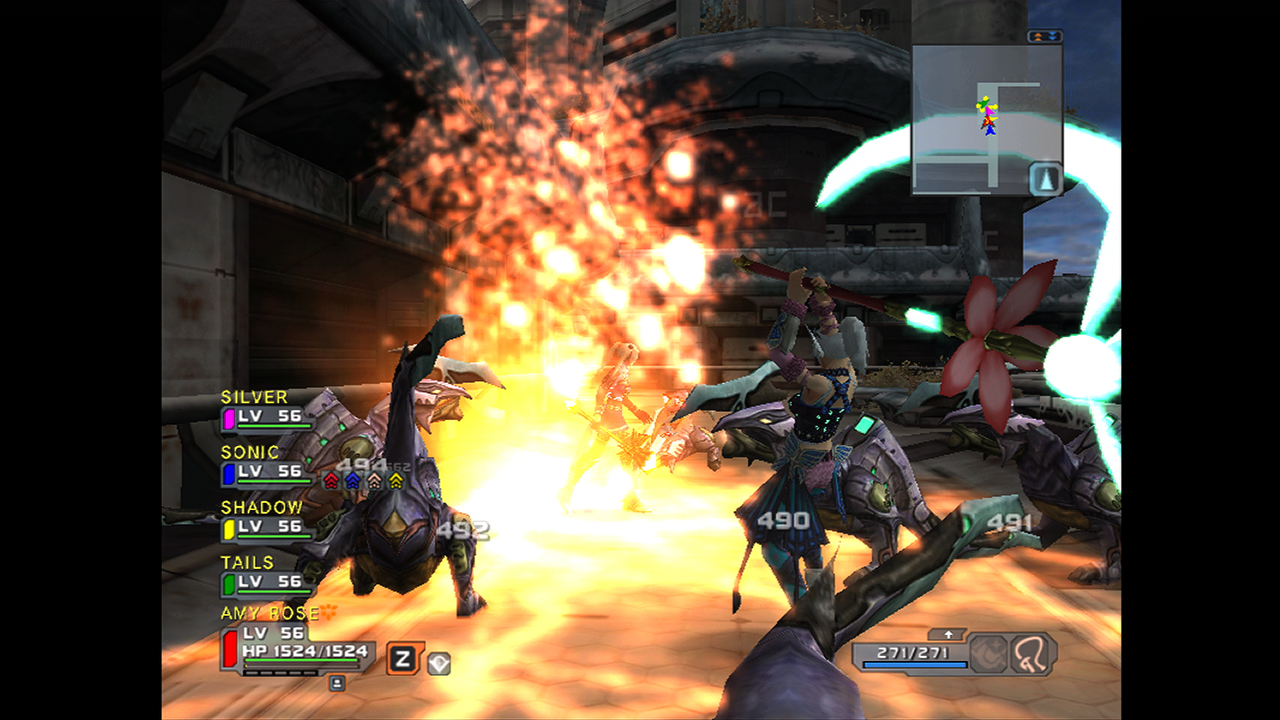Click the minimap zoom arrows toggle
The image size is (1280, 720).
1044,37
